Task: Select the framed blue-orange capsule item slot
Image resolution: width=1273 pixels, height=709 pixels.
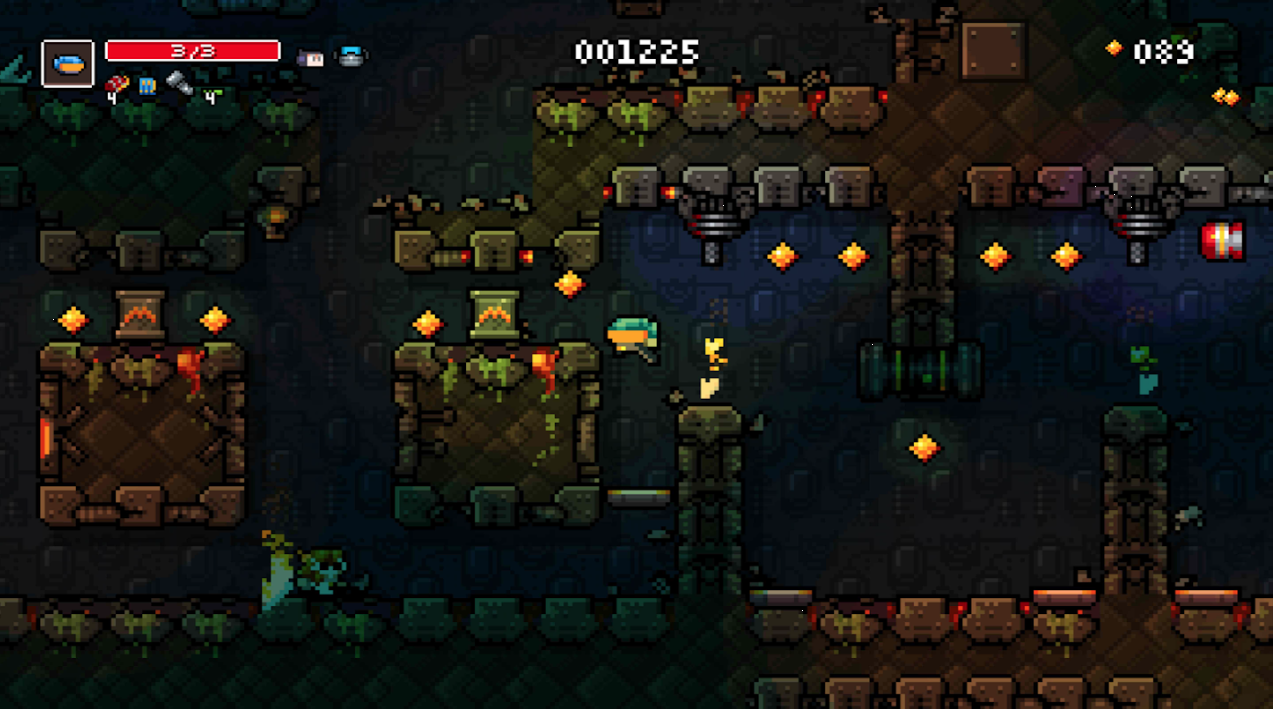Action: (68, 63)
